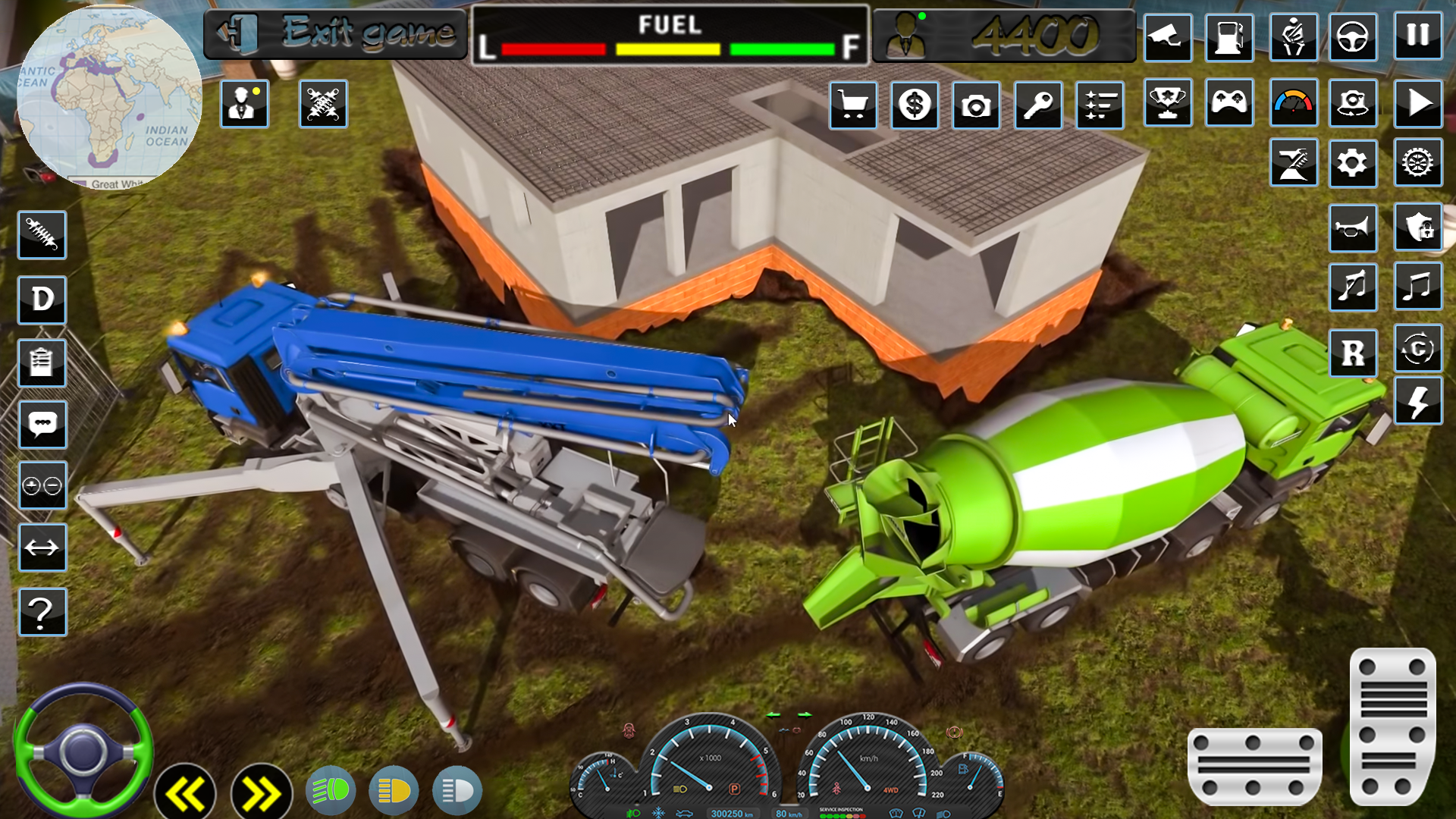
Task: Open the camera photo mode
Action: 976,105
